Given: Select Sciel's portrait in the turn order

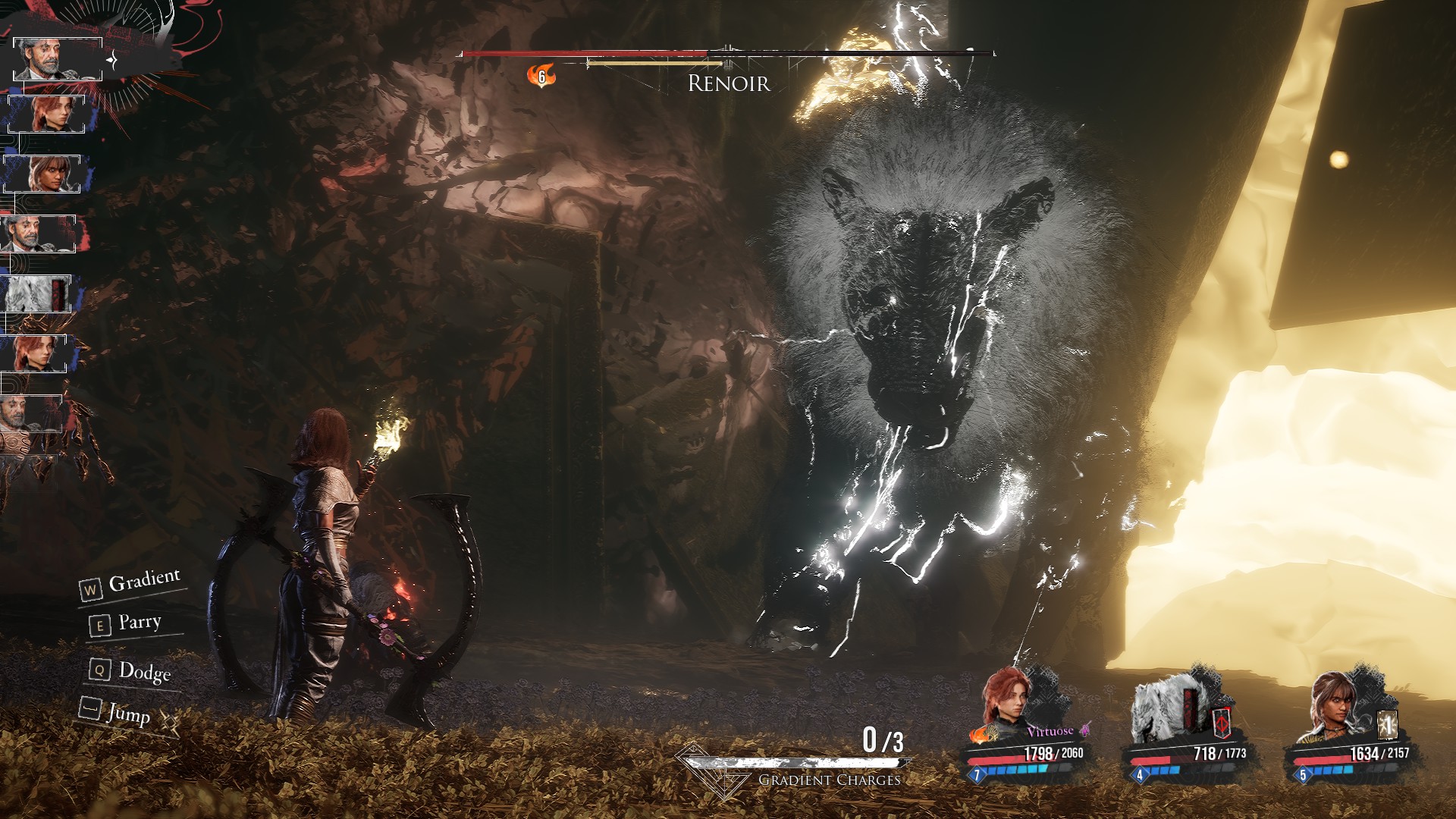Looking at the screenshot, I should pos(42,174).
